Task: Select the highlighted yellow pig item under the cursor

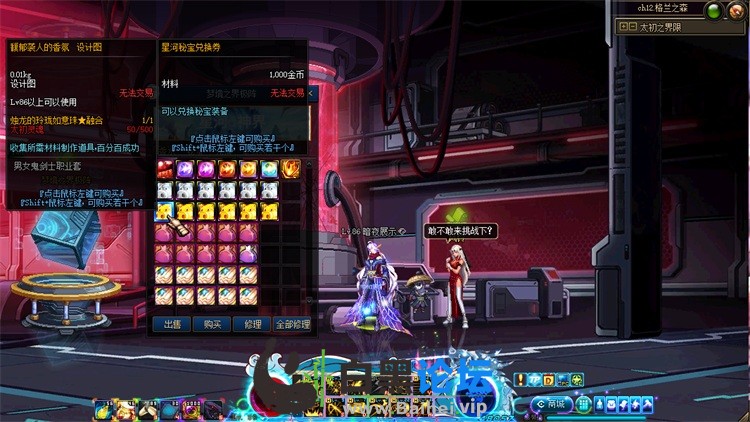Action: [165, 211]
